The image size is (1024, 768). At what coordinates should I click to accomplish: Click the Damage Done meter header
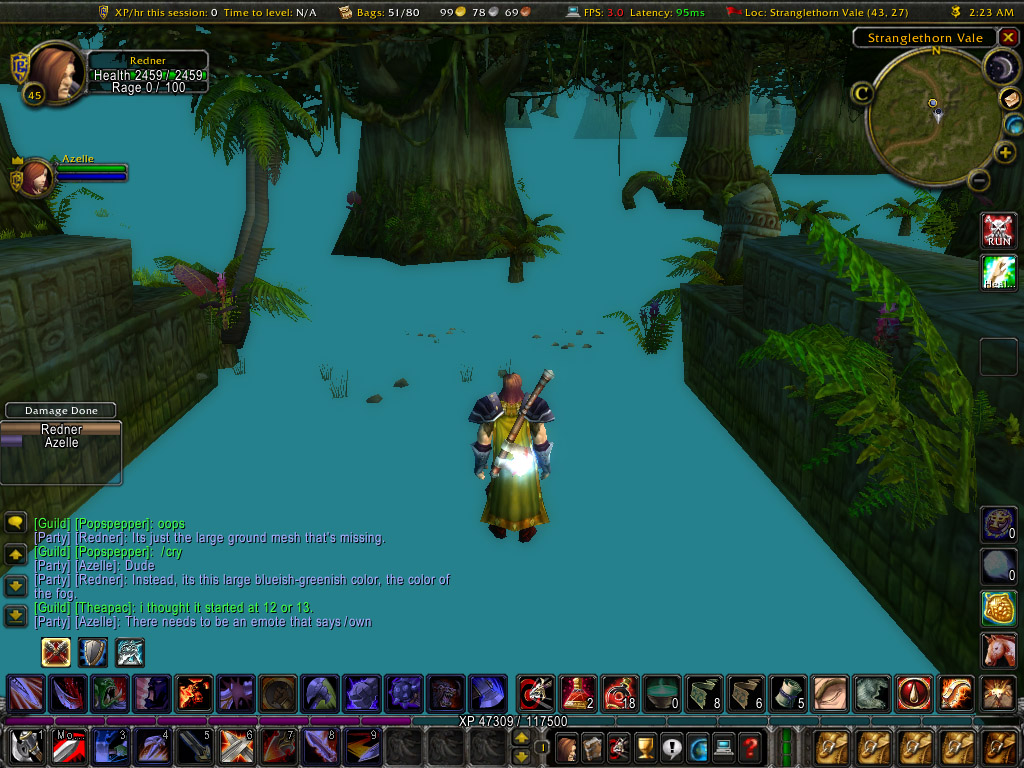click(60, 410)
